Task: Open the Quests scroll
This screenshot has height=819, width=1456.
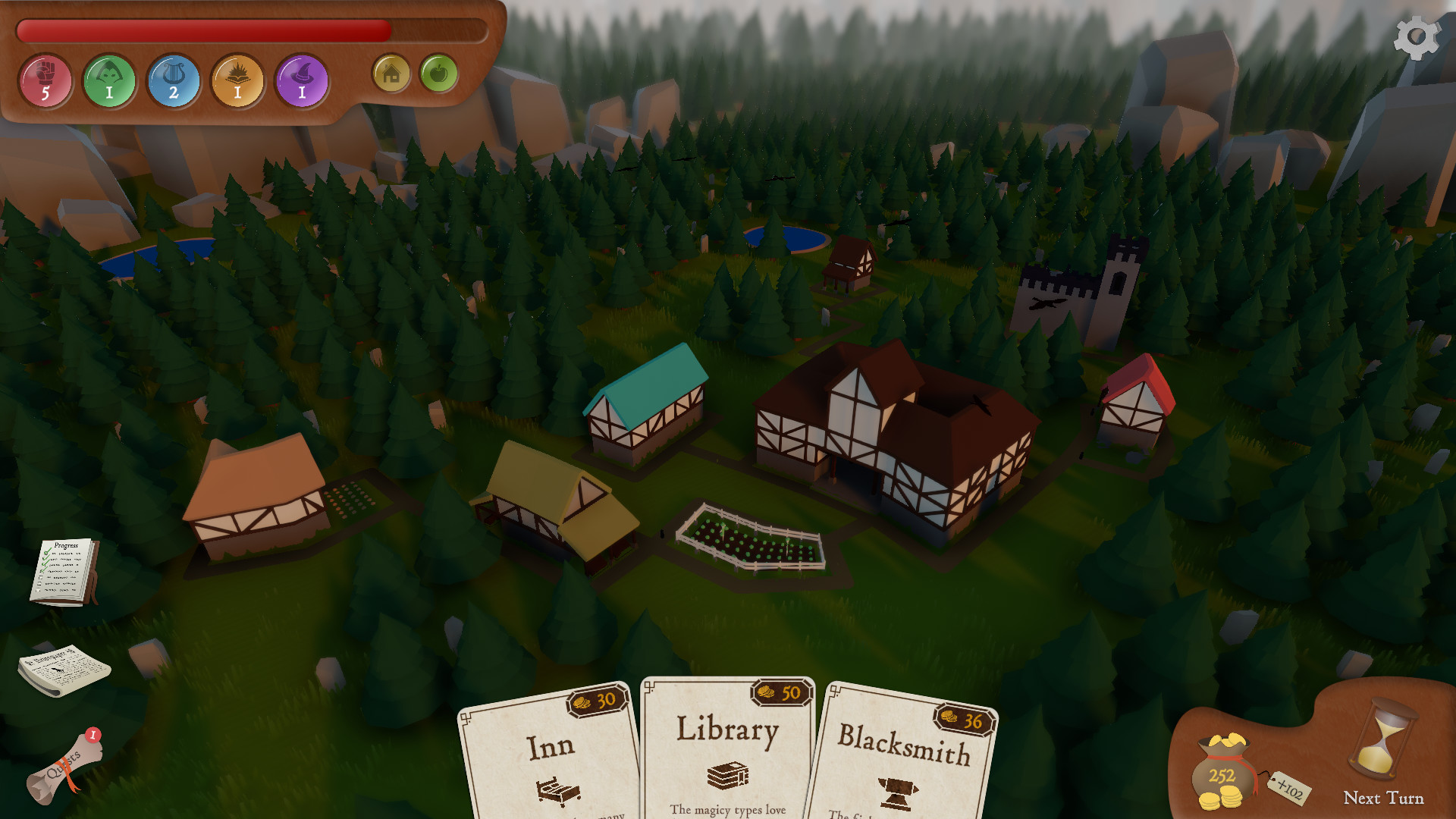Action: 64,767
